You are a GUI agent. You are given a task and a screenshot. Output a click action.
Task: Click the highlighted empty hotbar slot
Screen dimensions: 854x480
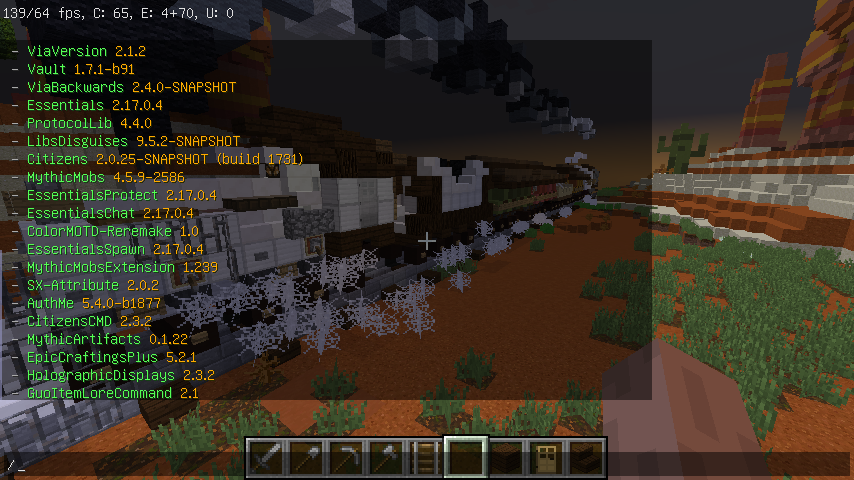coord(466,458)
